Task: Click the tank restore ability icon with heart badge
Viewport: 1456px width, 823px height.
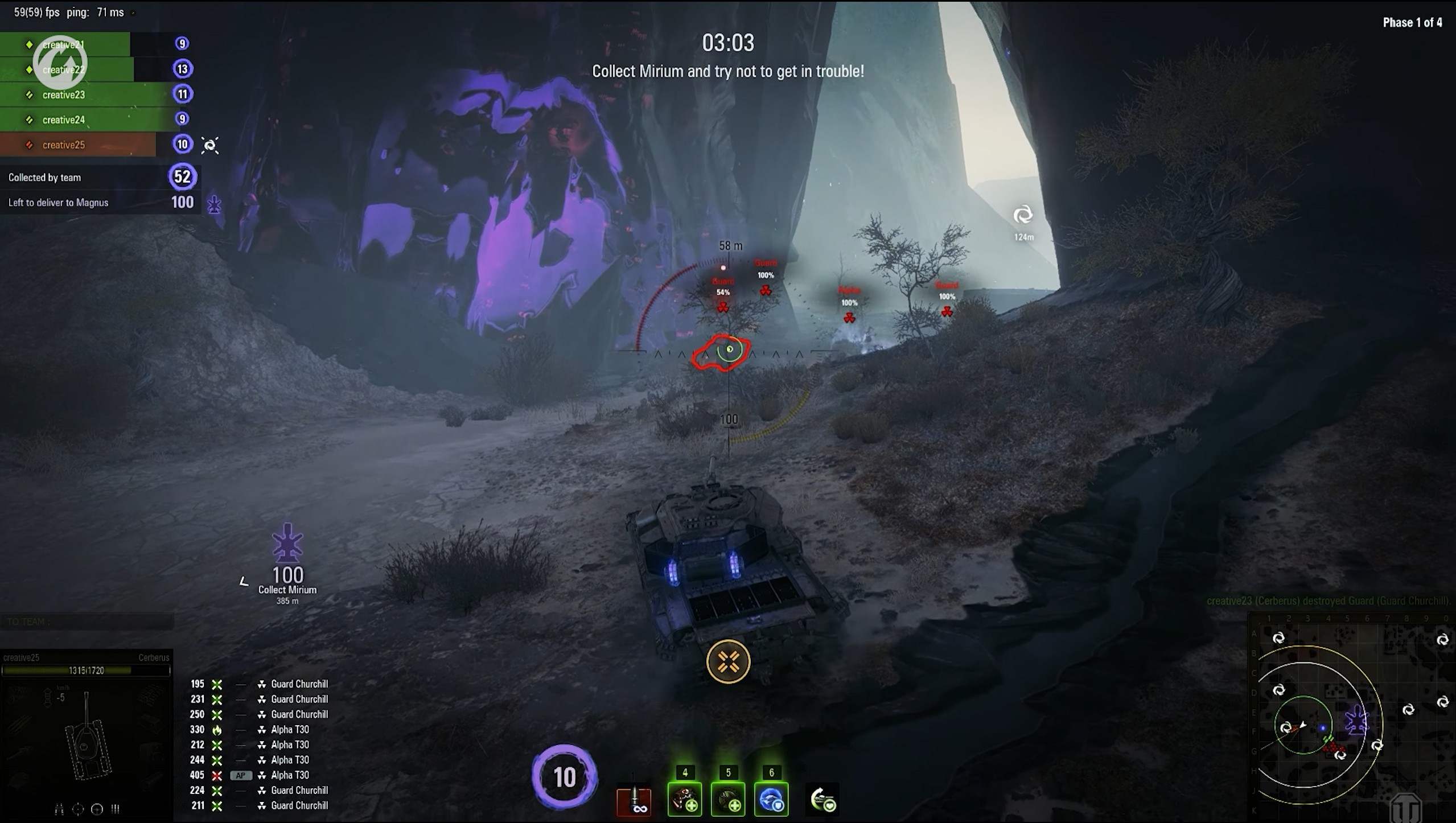Action: [x=822, y=800]
